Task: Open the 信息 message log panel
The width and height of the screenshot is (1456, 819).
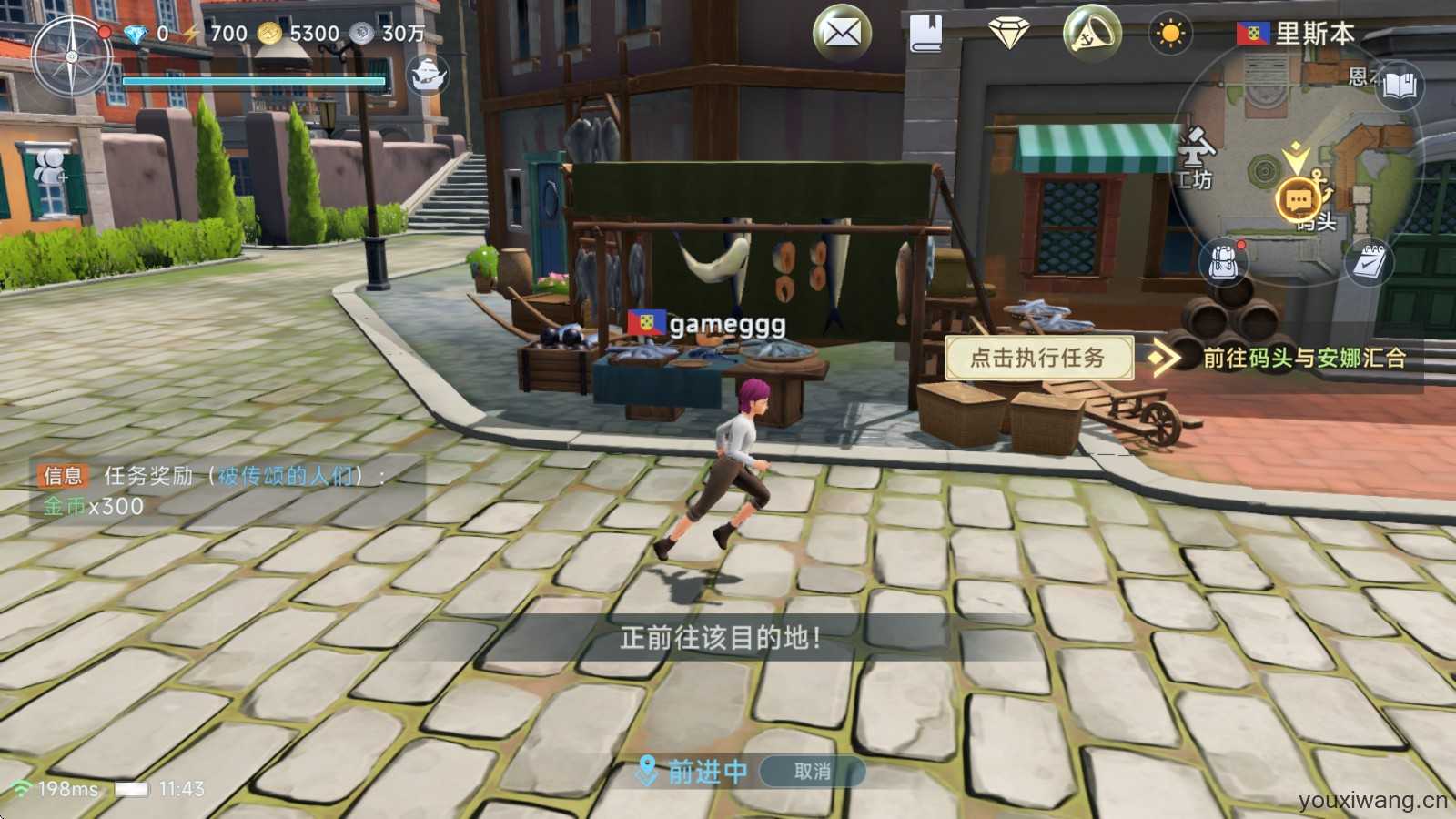Action: coord(64,476)
